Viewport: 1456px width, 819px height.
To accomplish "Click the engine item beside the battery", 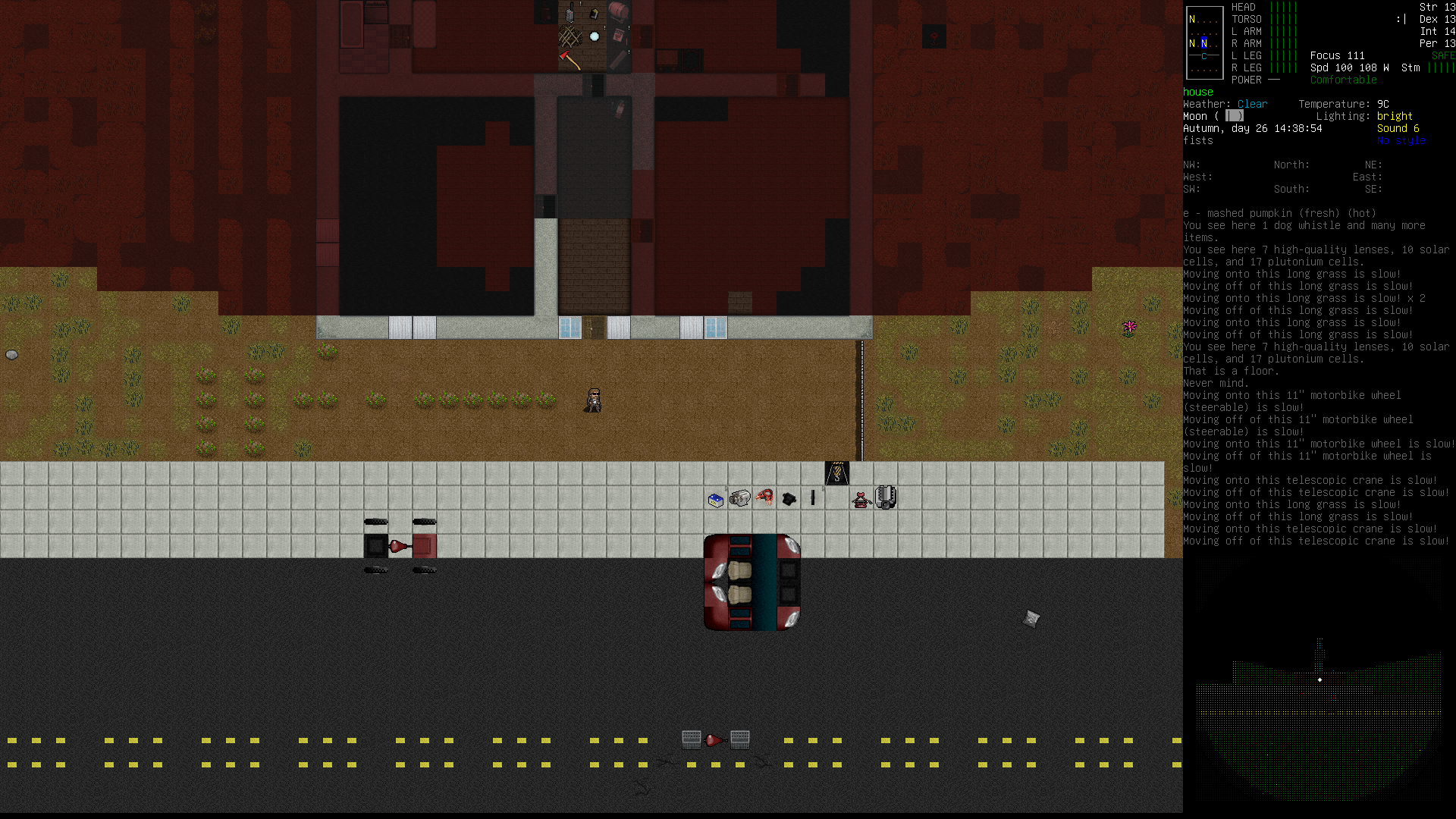I will tap(741, 500).
